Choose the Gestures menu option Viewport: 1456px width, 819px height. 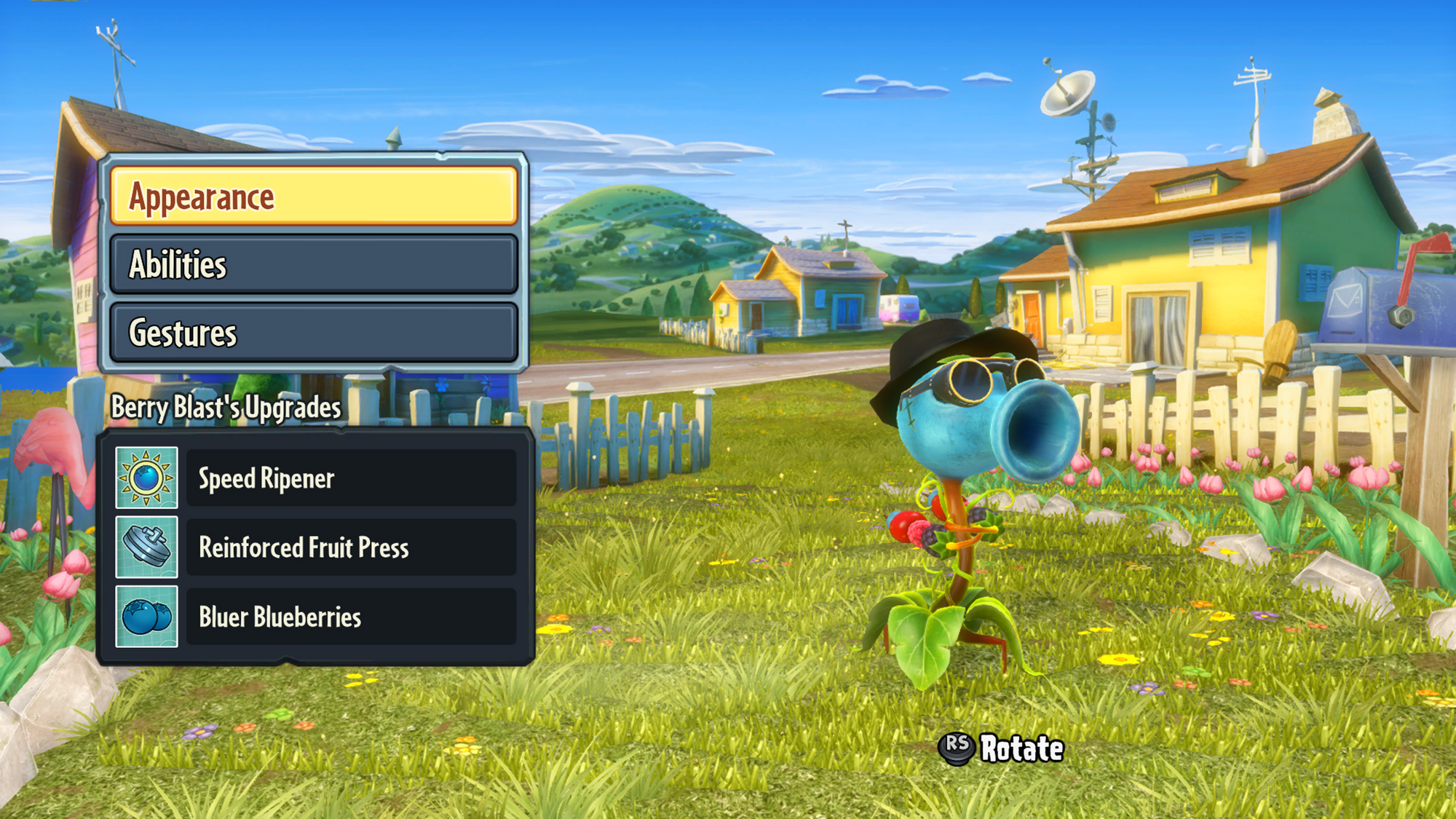tap(314, 333)
